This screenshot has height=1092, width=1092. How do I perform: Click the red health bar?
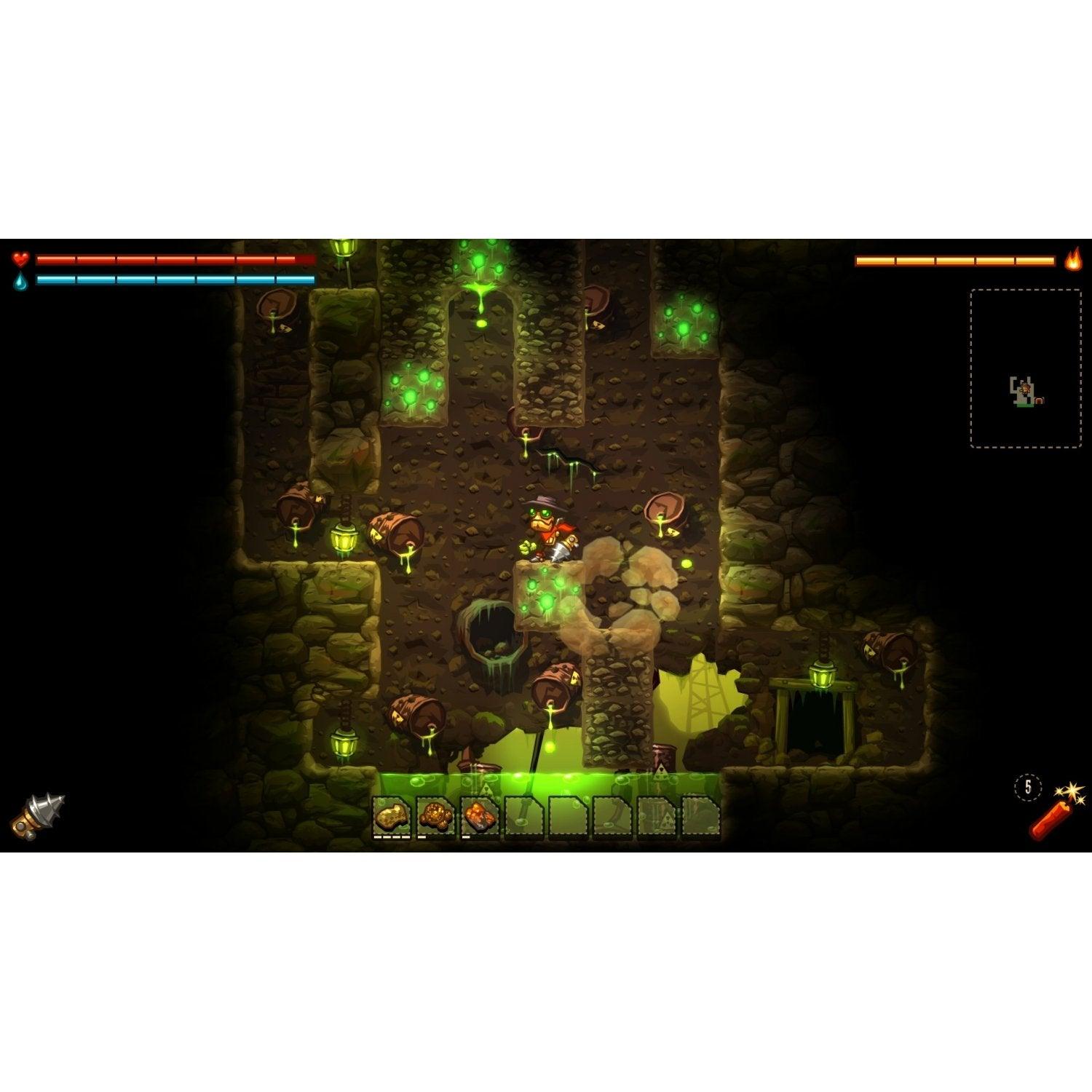click(175, 258)
